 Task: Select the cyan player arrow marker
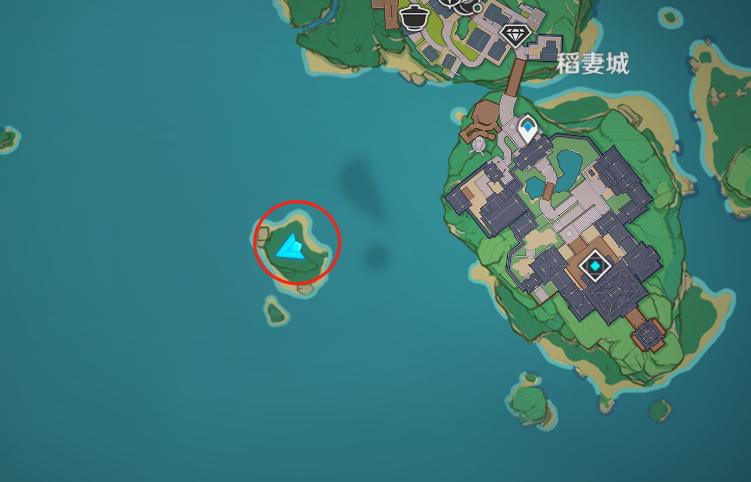(x=292, y=246)
